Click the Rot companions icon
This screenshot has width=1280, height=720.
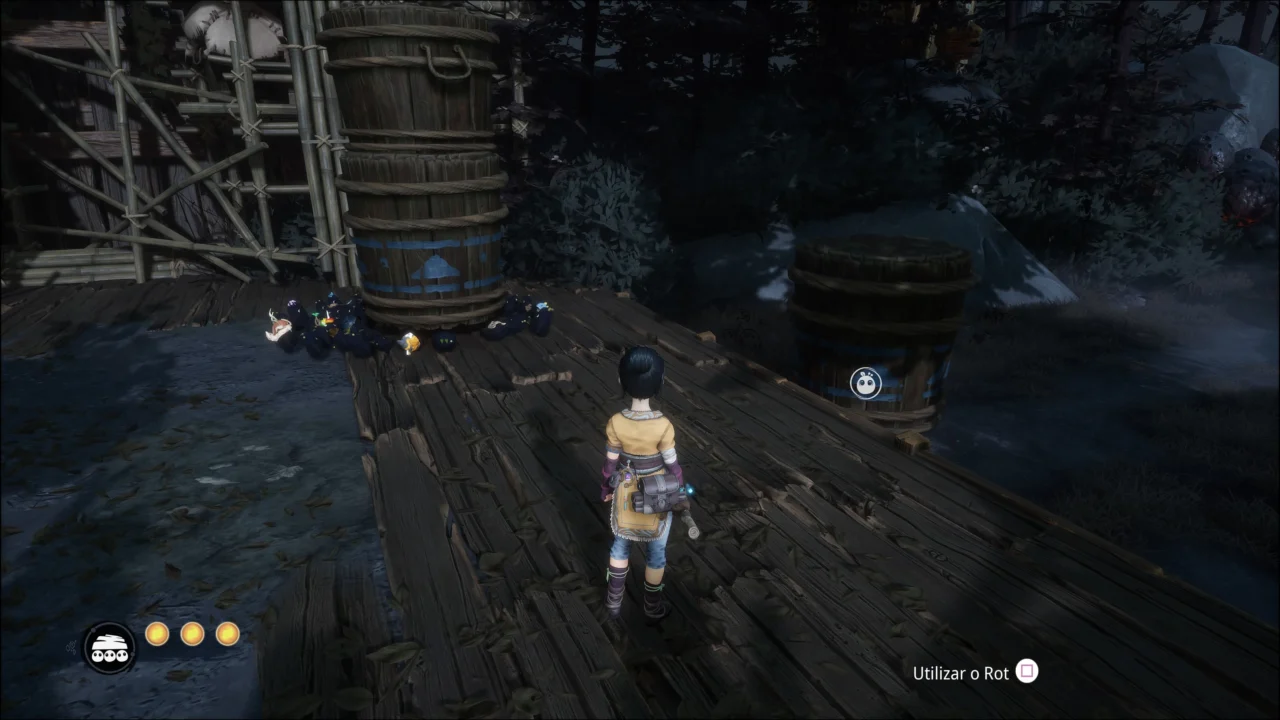(x=109, y=647)
